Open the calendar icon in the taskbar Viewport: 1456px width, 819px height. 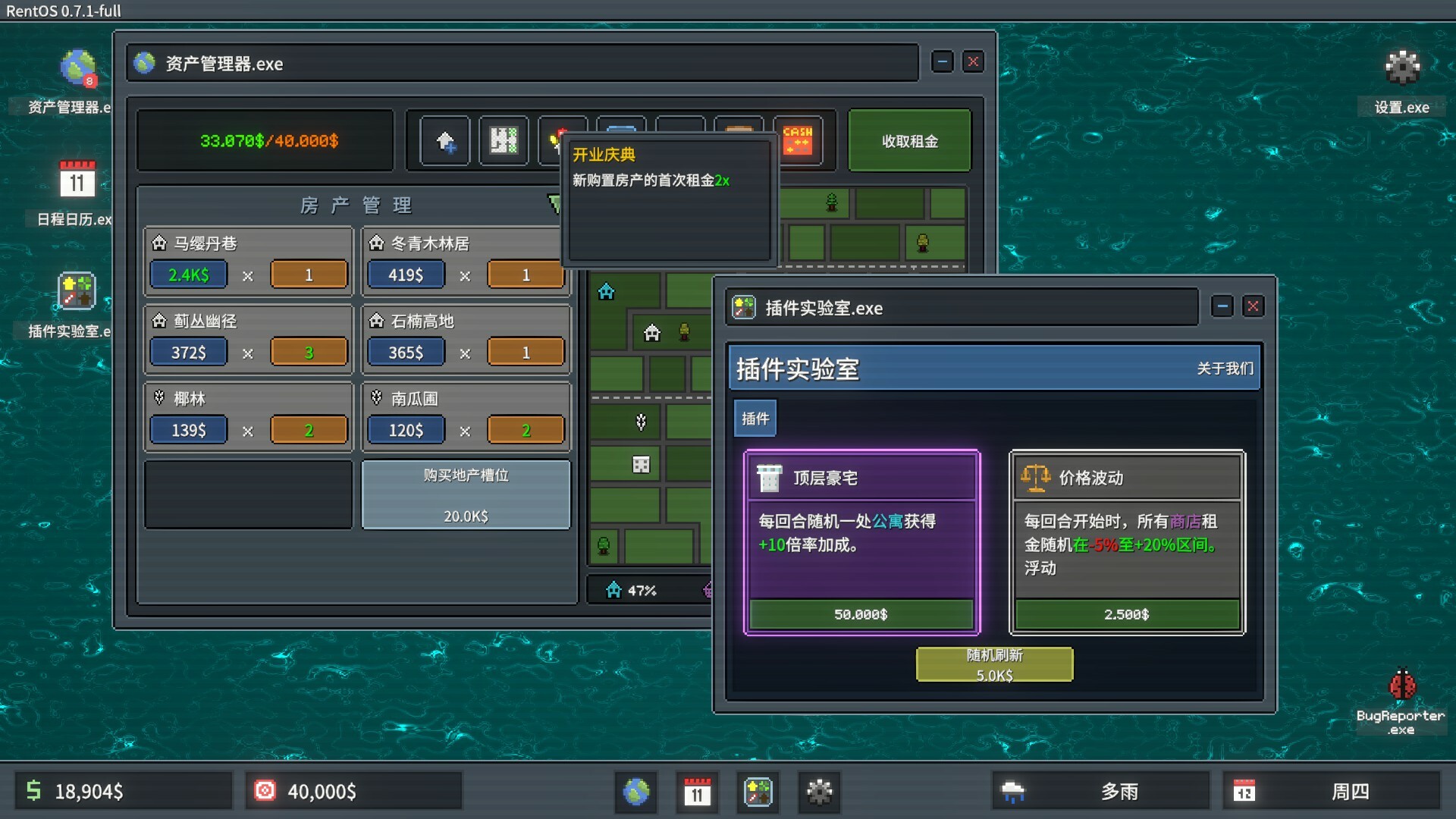pyautogui.click(x=697, y=792)
